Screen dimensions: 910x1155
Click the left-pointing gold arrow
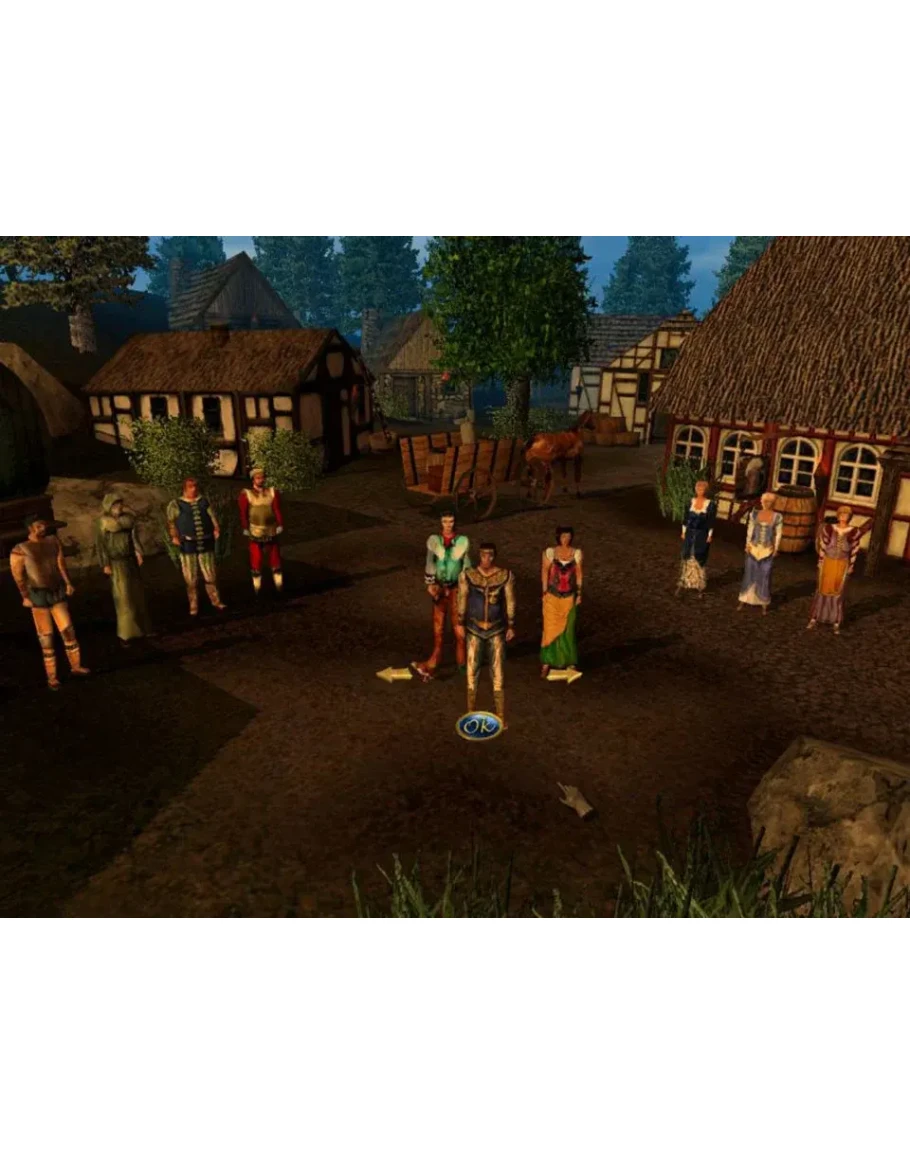[394, 675]
